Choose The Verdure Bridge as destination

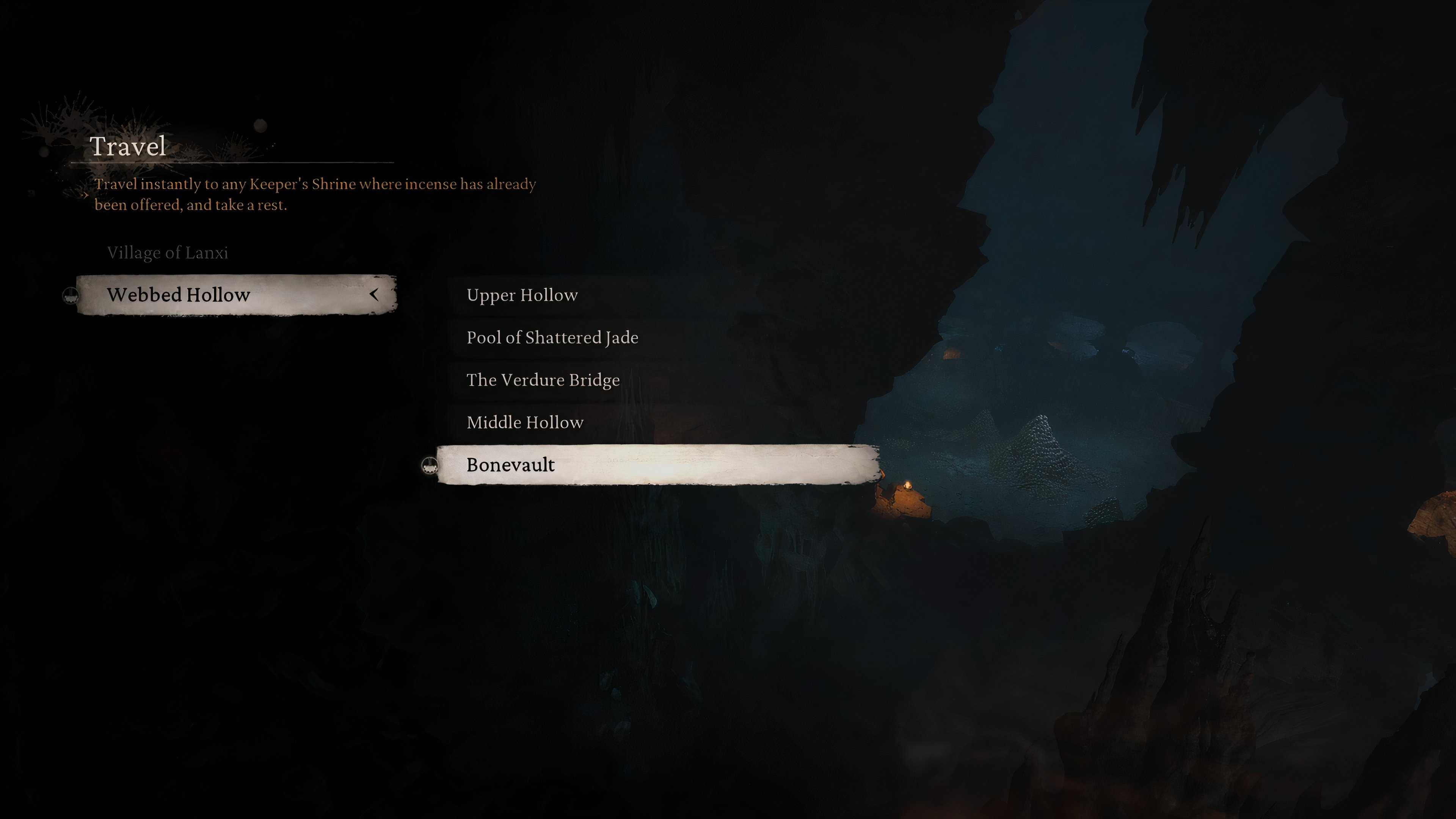tap(543, 380)
